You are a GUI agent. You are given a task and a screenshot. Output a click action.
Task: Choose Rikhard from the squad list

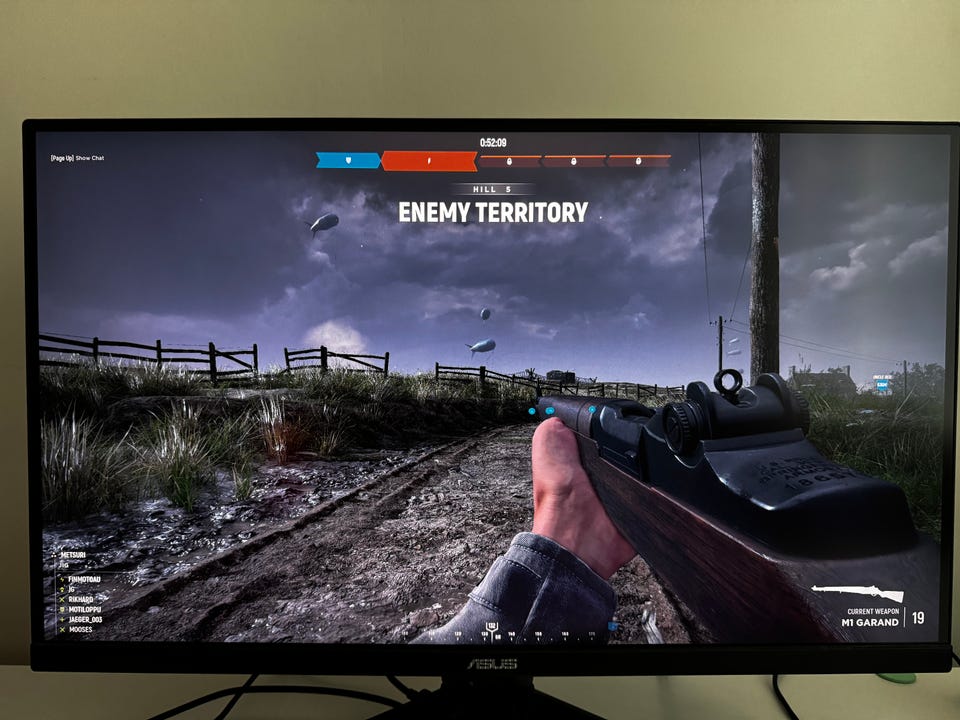80,600
